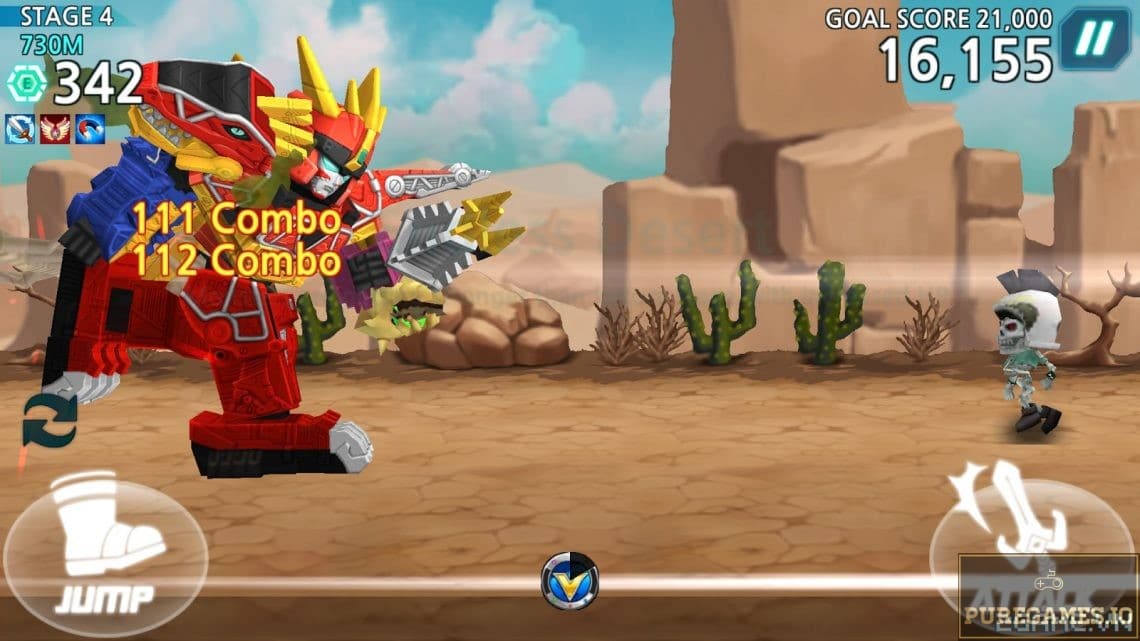
Task: Click the V emblem progress marker
Action: coord(569,582)
